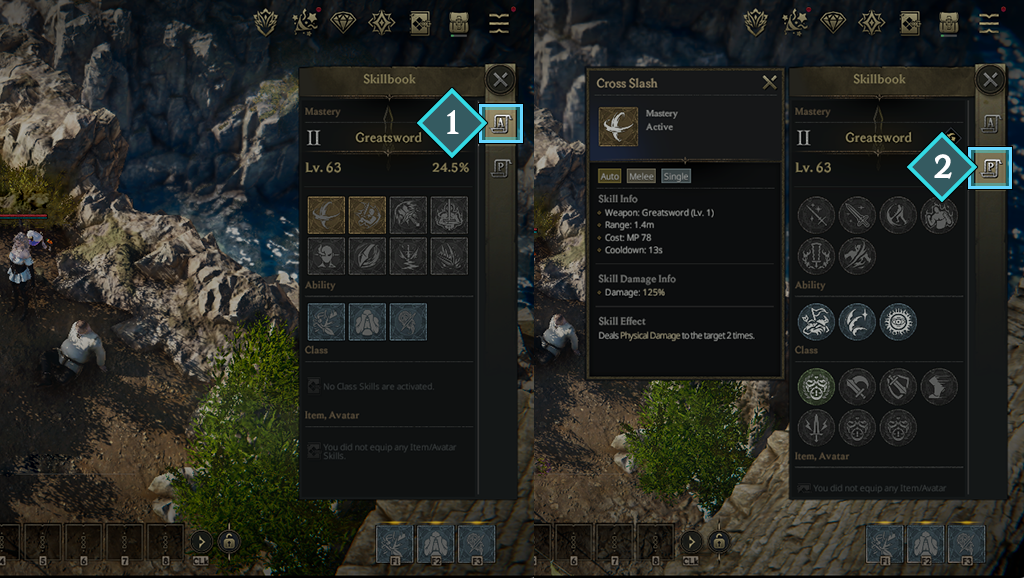Viewport: 1024px width, 578px height.
Task: Open the passive skills tab marked 2
Action: (x=991, y=167)
